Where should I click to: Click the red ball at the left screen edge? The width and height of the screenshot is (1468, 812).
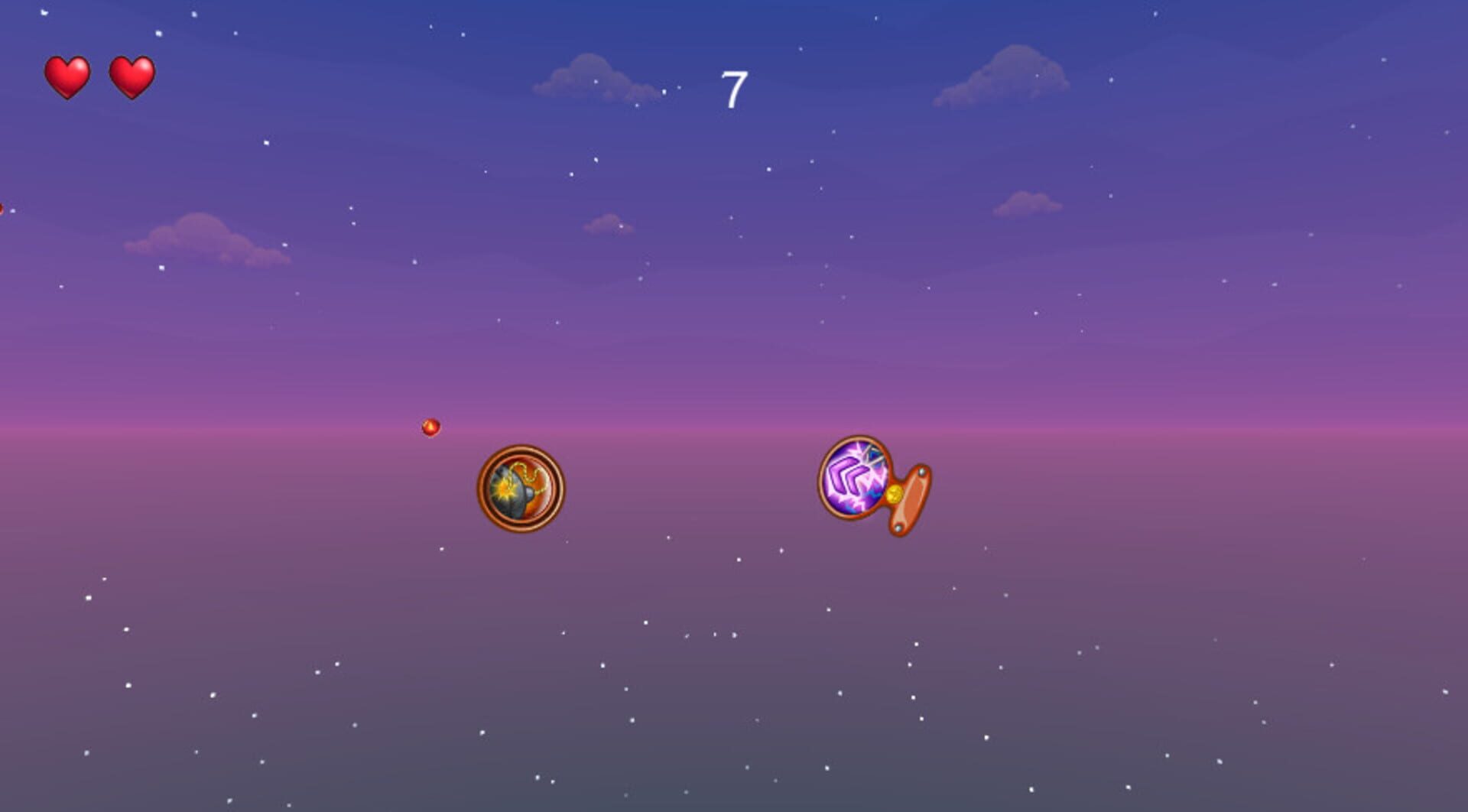[x=2, y=206]
